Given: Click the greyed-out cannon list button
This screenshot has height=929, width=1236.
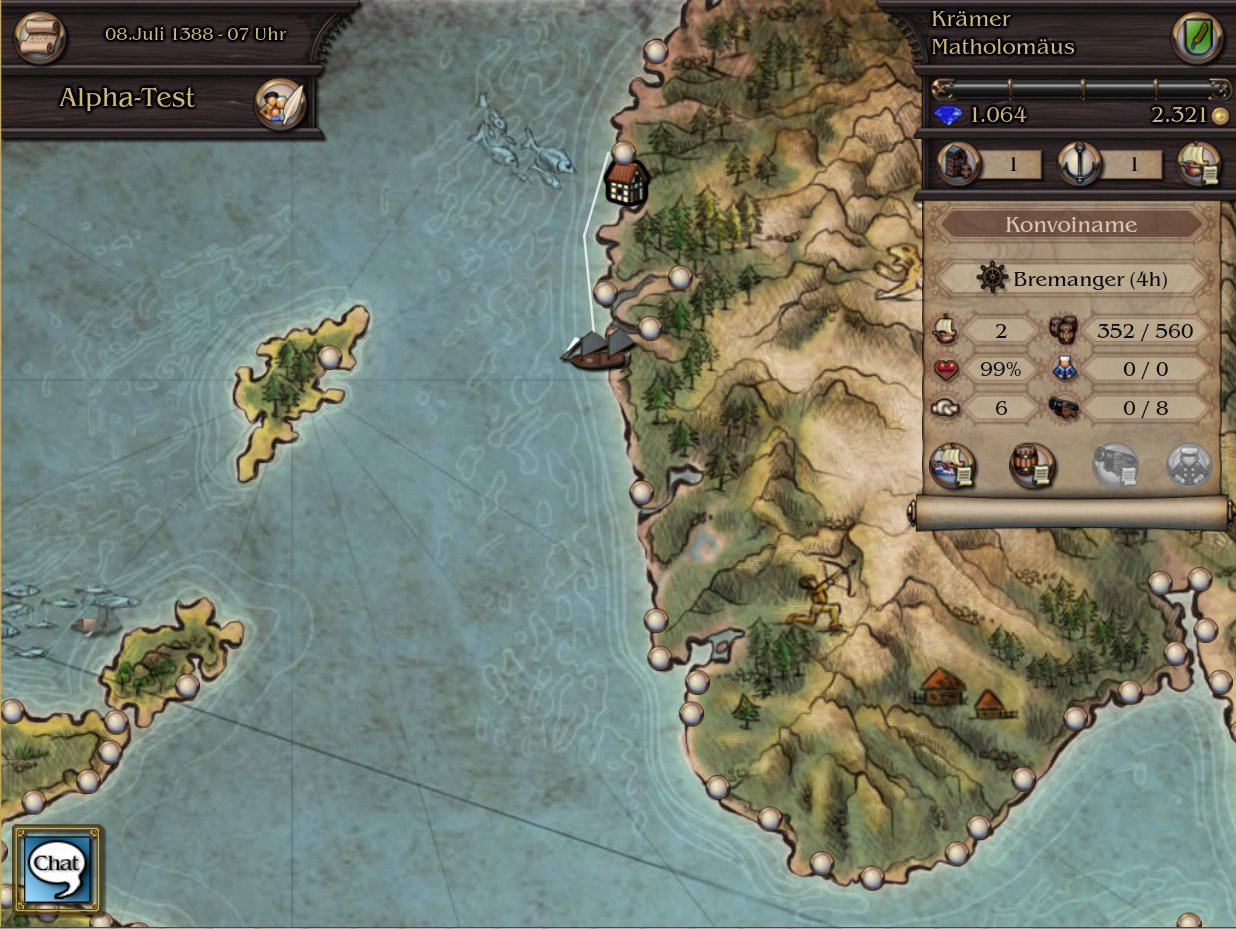Looking at the screenshot, I should (x=1114, y=466).
